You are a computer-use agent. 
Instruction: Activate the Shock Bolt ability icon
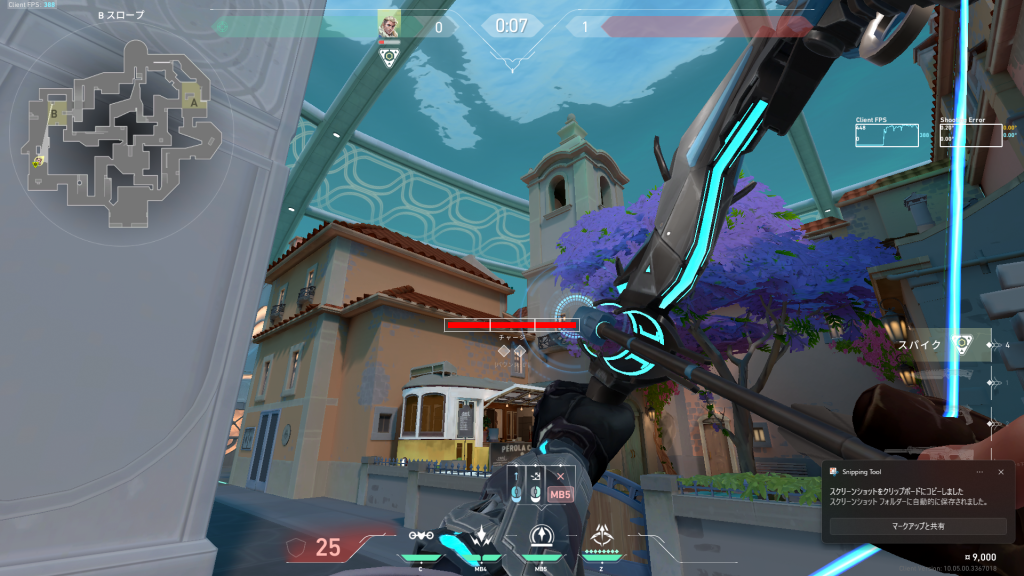click(481, 536)
